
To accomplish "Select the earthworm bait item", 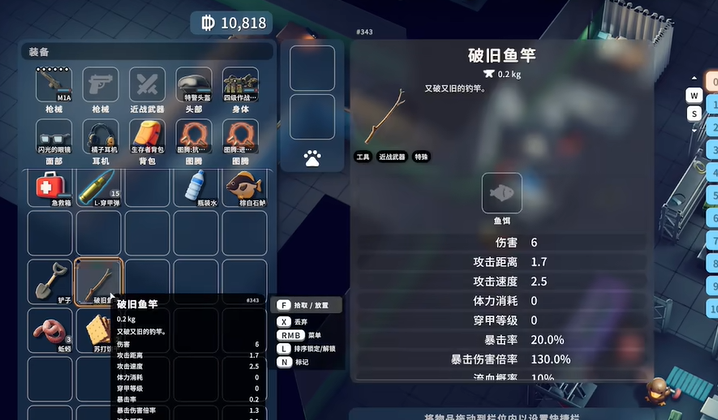I will click(x=52, y=331).
